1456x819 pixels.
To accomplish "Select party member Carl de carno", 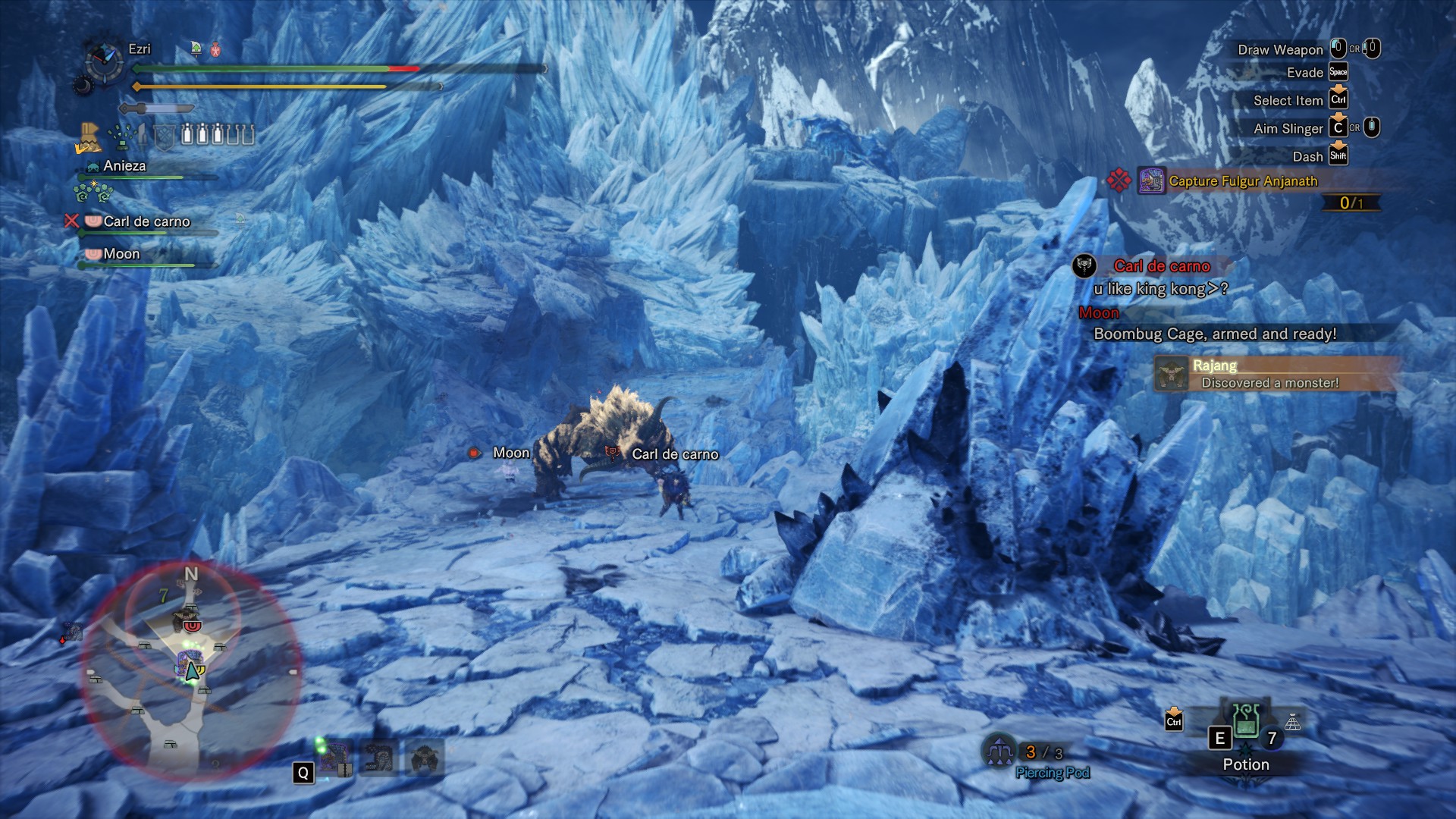I will (x=146, y=221).
